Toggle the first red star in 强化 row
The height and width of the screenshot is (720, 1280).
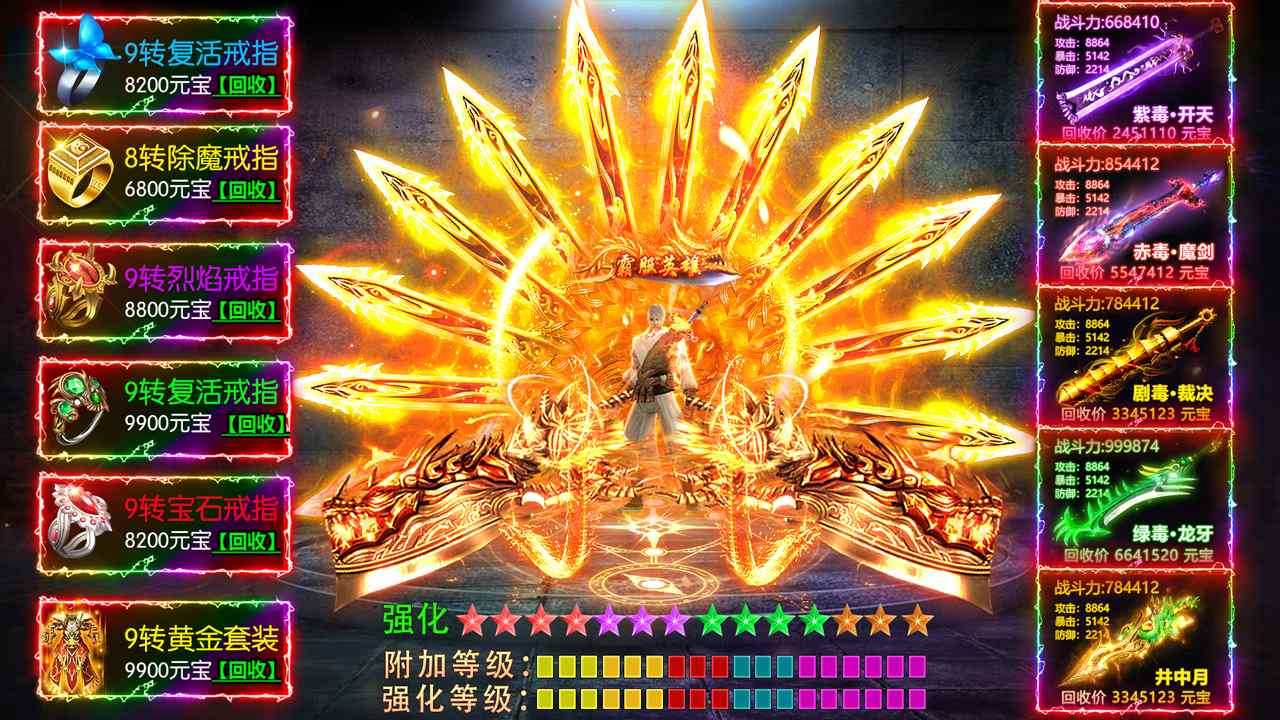pyautogui.click(x=470, y=622)
